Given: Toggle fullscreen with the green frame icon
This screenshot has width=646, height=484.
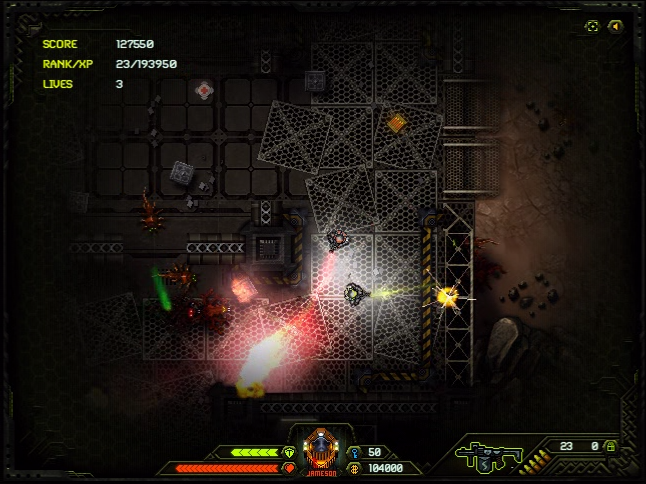Looking at the screenshot, I should pyautogui.click(x=592, y=26).
